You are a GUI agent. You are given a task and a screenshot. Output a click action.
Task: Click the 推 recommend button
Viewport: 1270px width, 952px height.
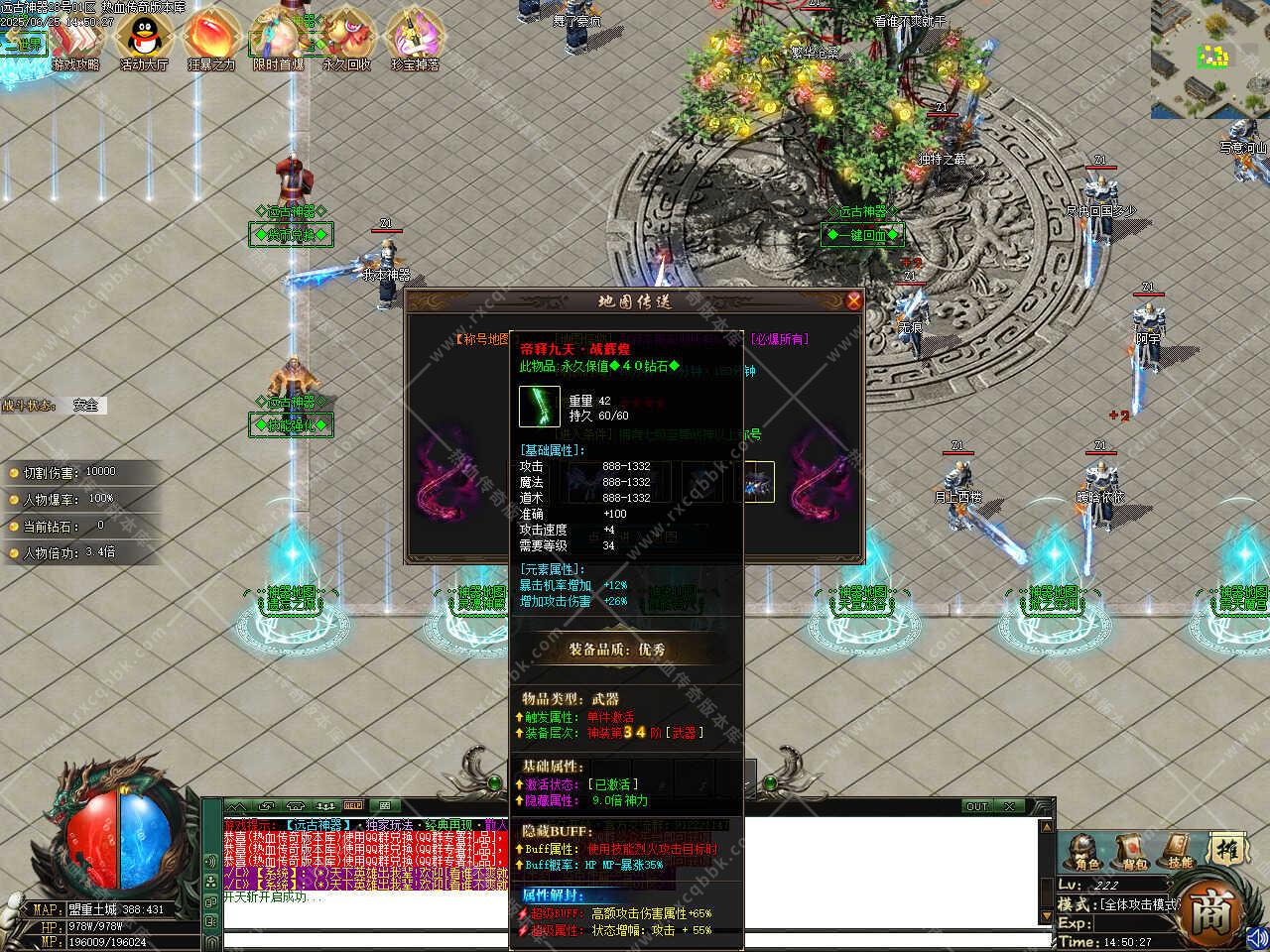1225,850
